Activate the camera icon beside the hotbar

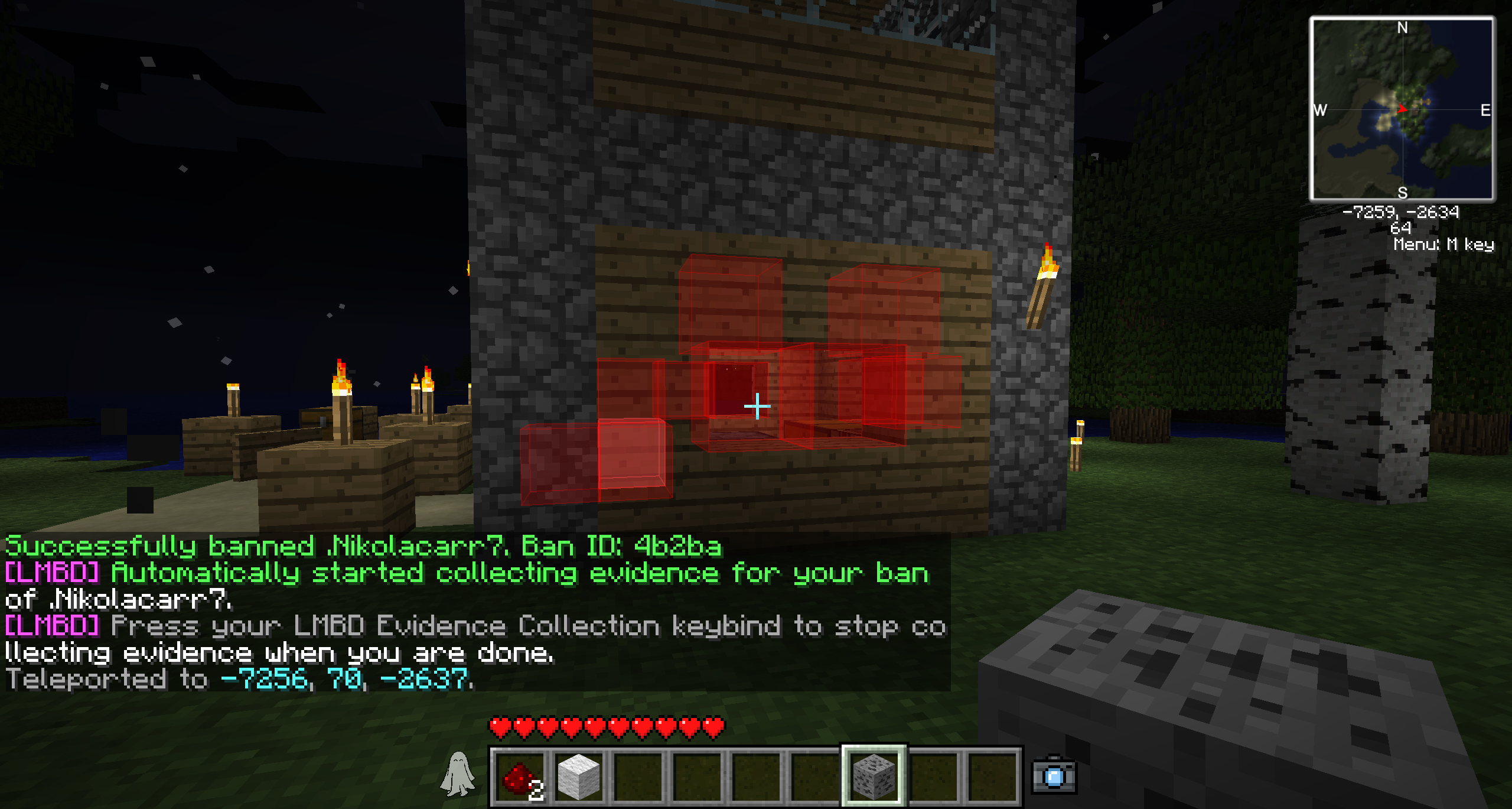pos(1054,775)
